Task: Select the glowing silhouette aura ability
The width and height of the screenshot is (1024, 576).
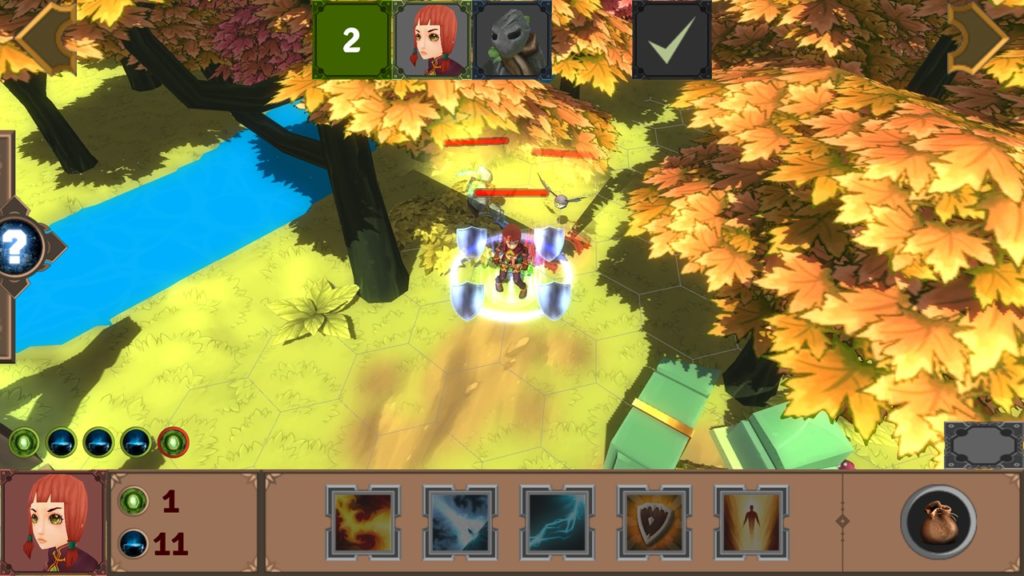Action: 751,522
